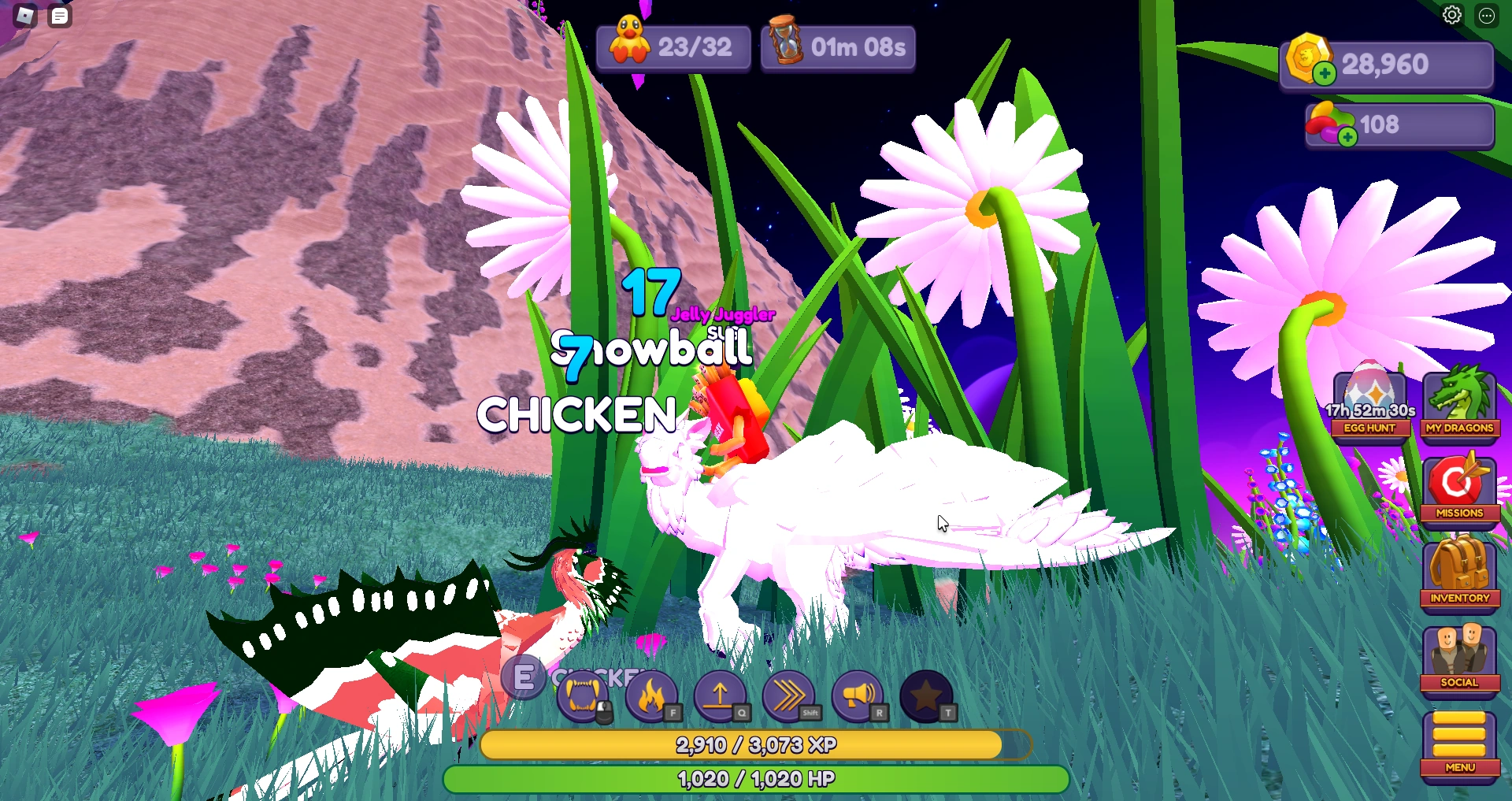1512x801 pixels.
Task: Click the yellow XP progress bar
Action: (x=756, y=744)
